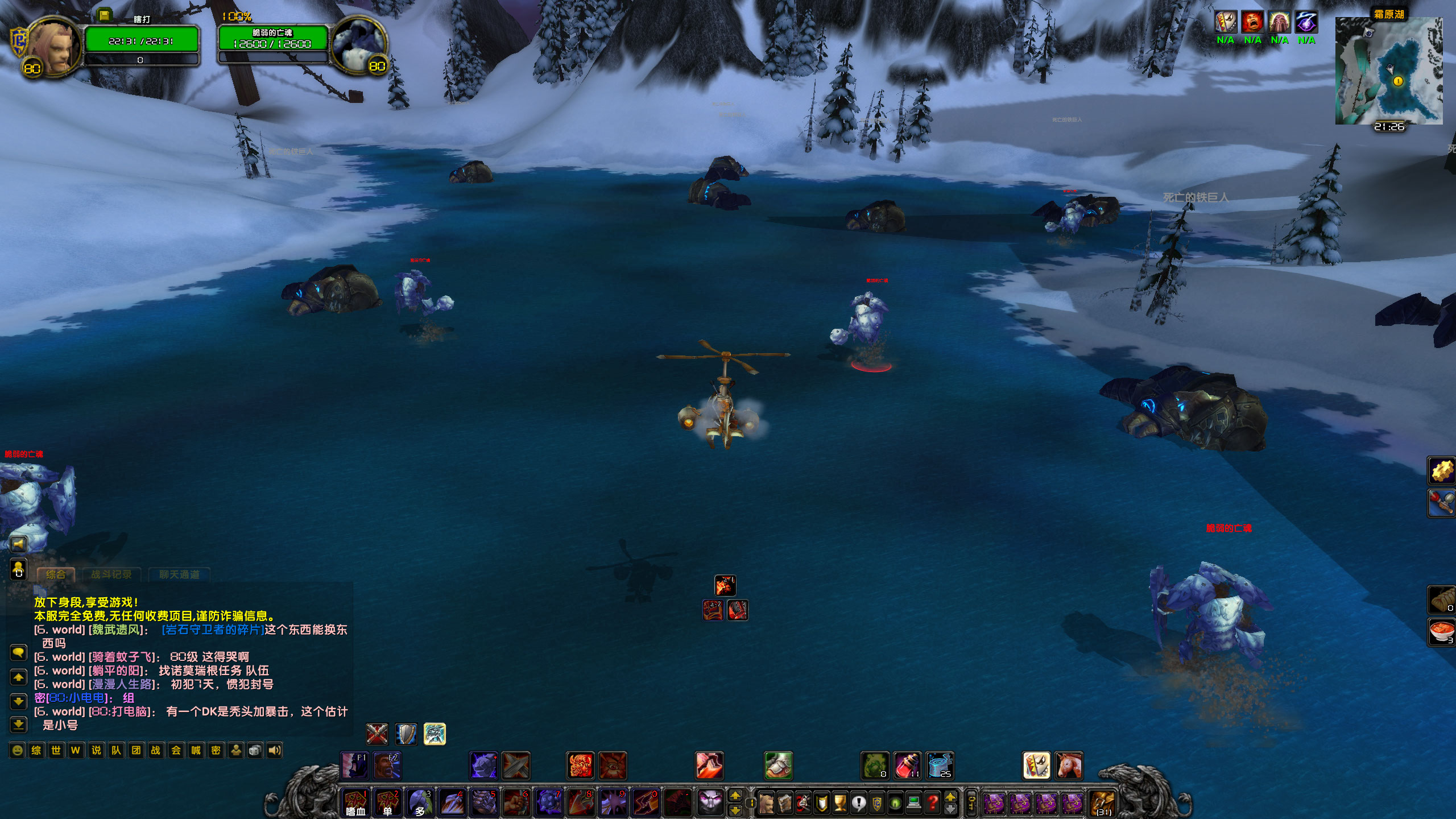The height and width of the screenshot is (819, 1456).
Task: Click the 密 whisper chat button
Action: (x=218, y=750)
